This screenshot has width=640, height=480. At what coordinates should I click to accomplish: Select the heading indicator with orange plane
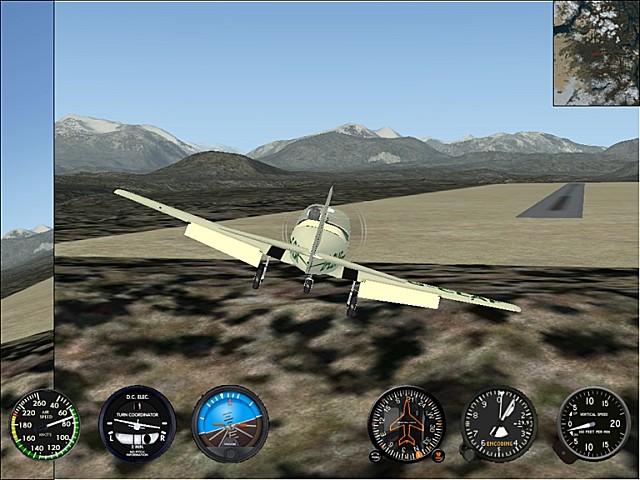406,424
